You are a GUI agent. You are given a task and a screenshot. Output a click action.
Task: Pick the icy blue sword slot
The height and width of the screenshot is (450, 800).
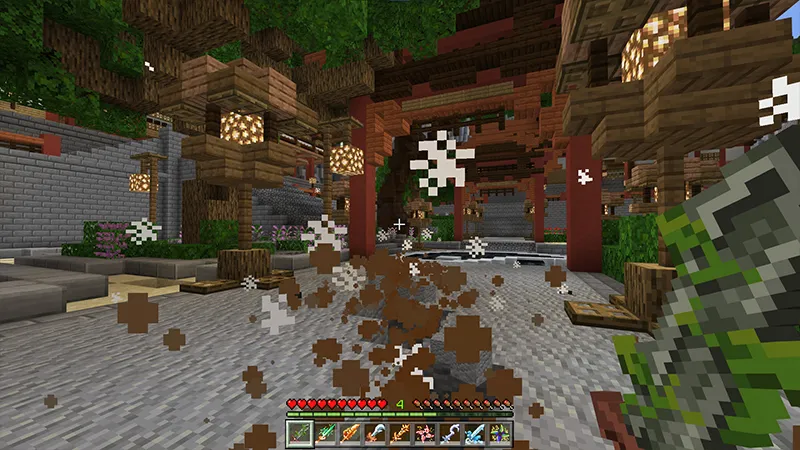coord(474,434)
